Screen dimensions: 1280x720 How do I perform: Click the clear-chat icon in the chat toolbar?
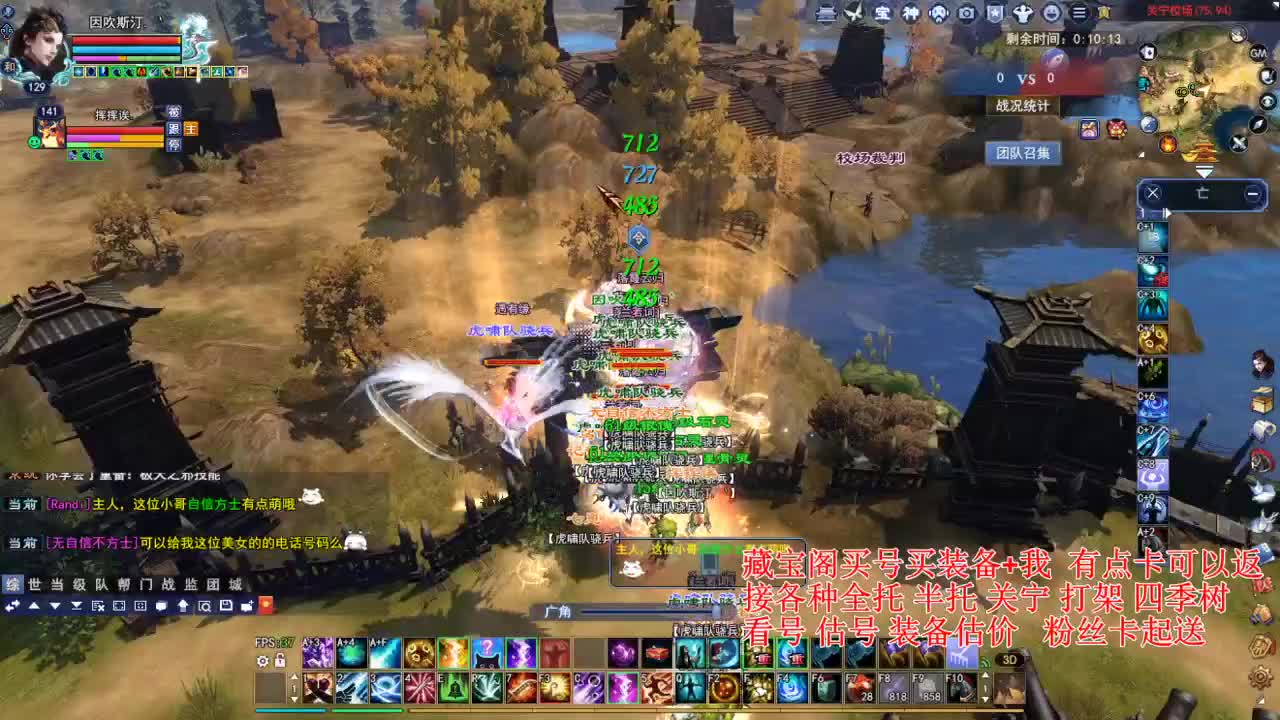click(x=98, y=606)
